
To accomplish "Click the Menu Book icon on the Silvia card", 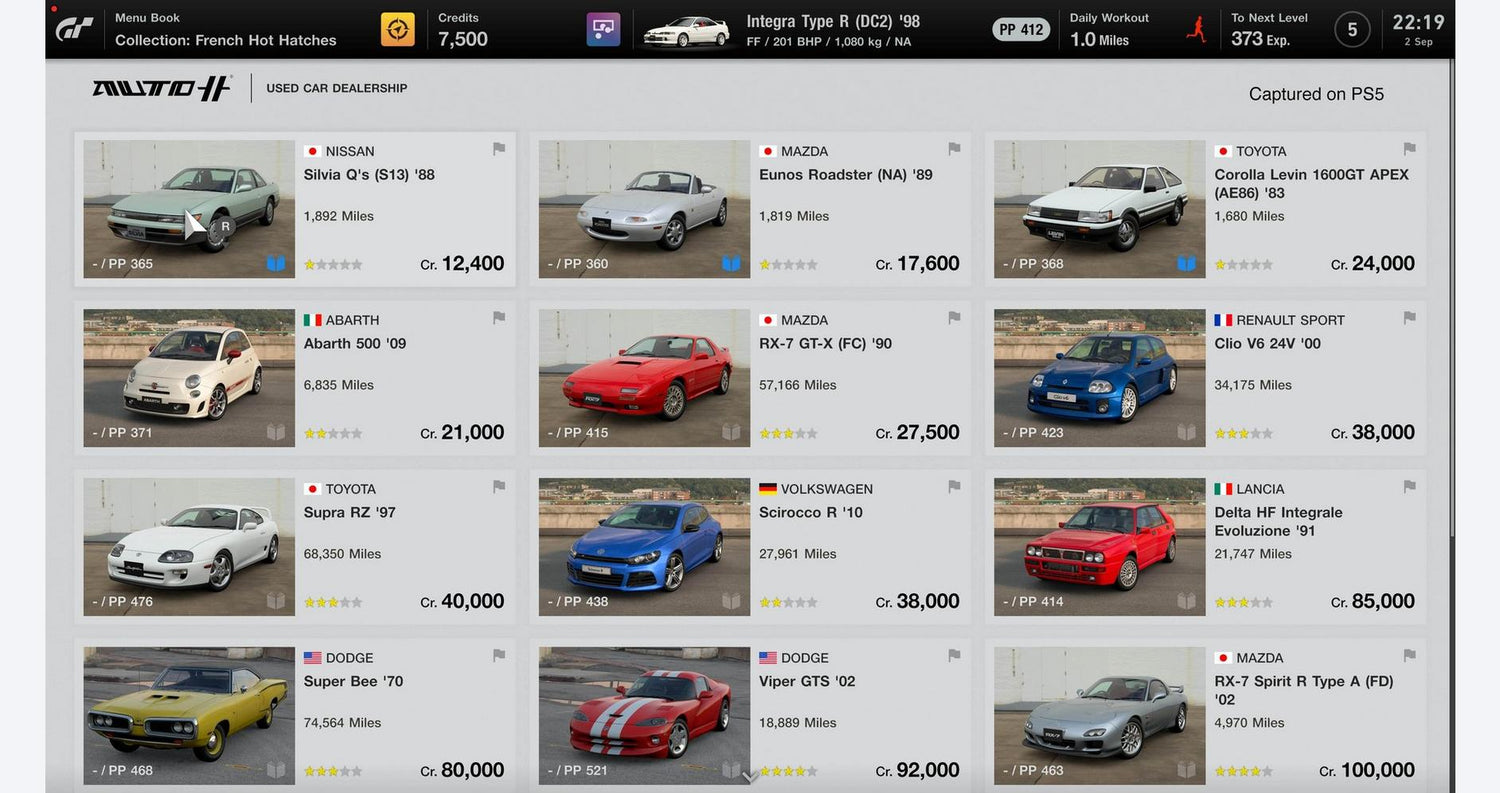I will pos(276,263).
